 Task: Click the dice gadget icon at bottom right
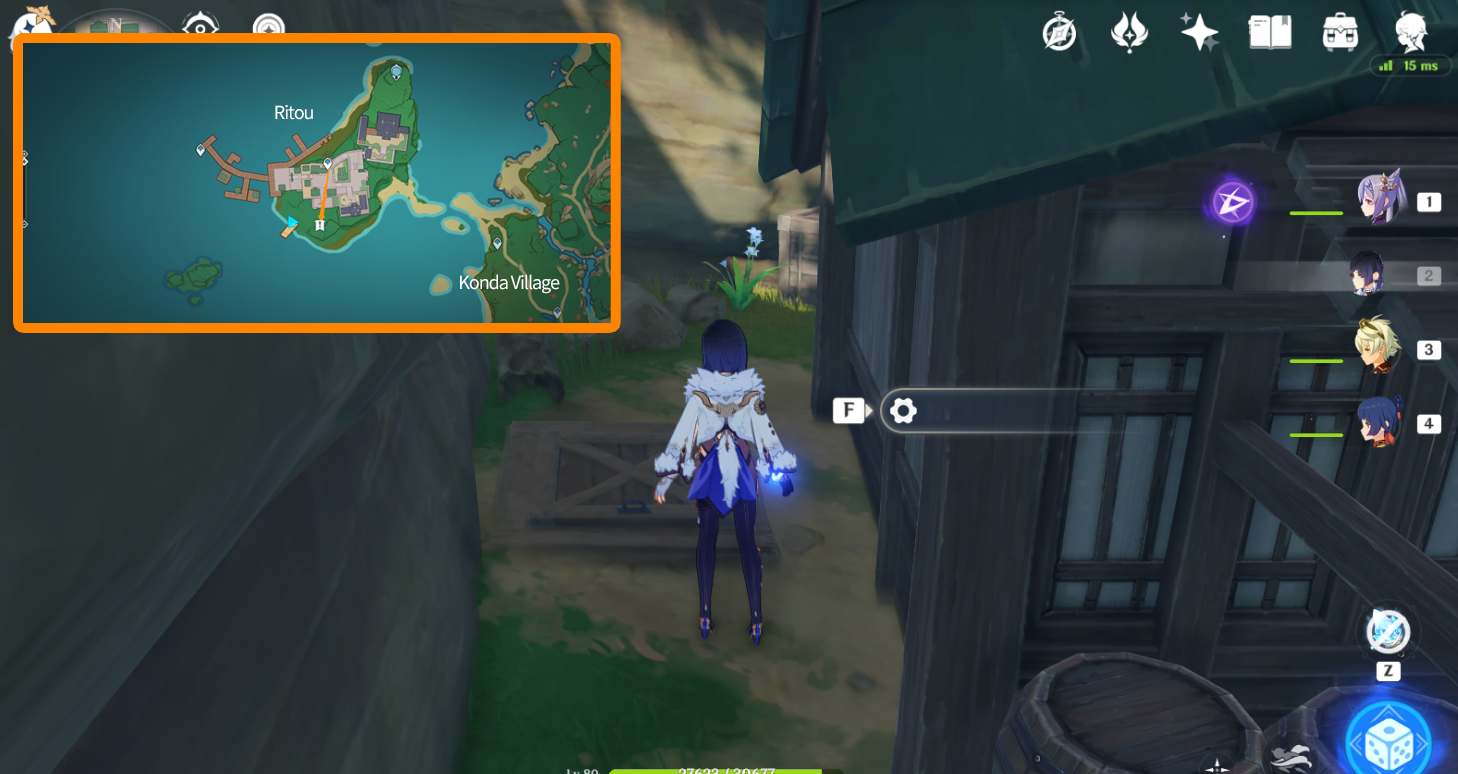1390,737
